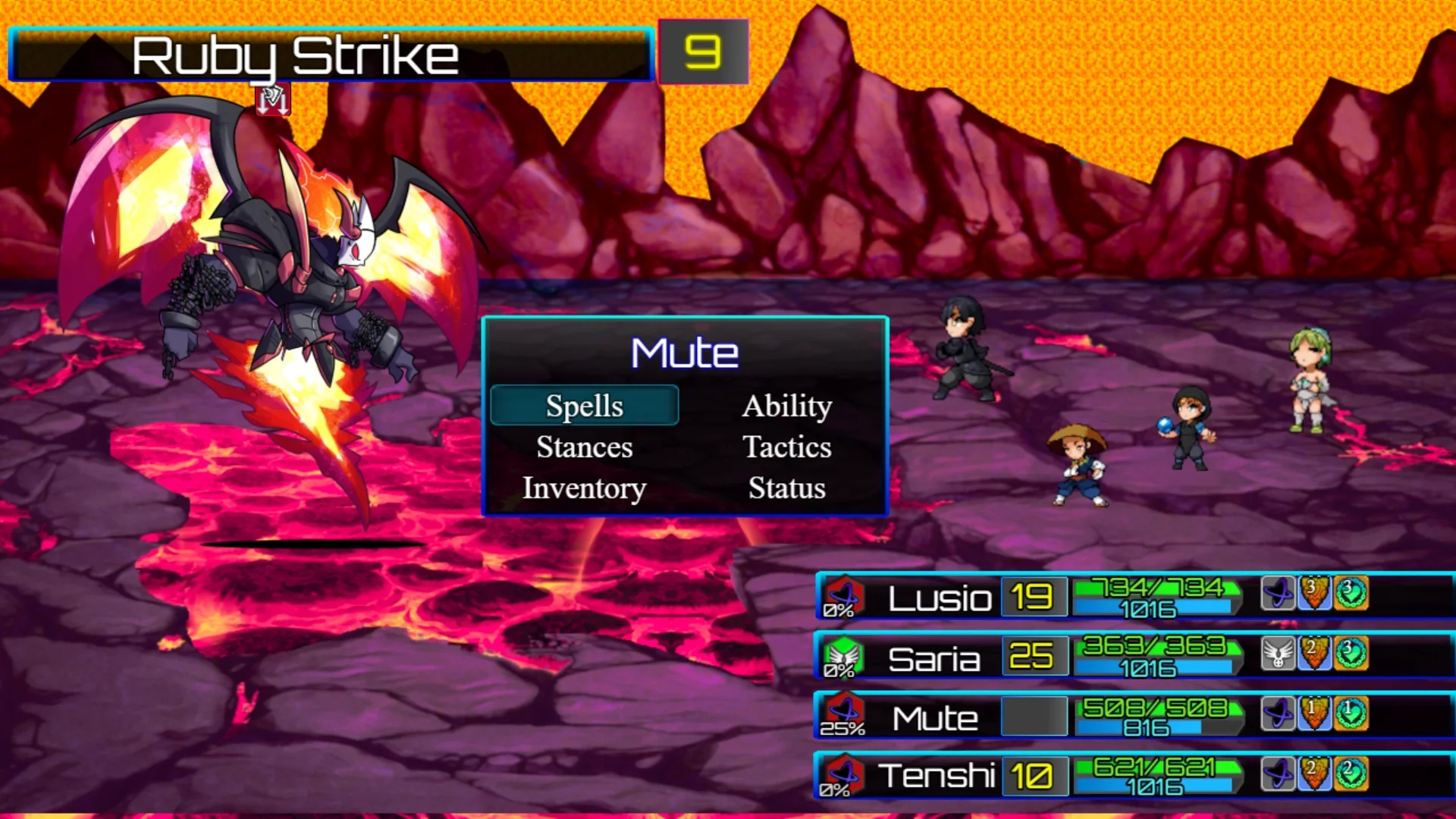Viewport: 1456px width, 819px height.
Task: Select Lusio's party row
Action: coord(939,598)
